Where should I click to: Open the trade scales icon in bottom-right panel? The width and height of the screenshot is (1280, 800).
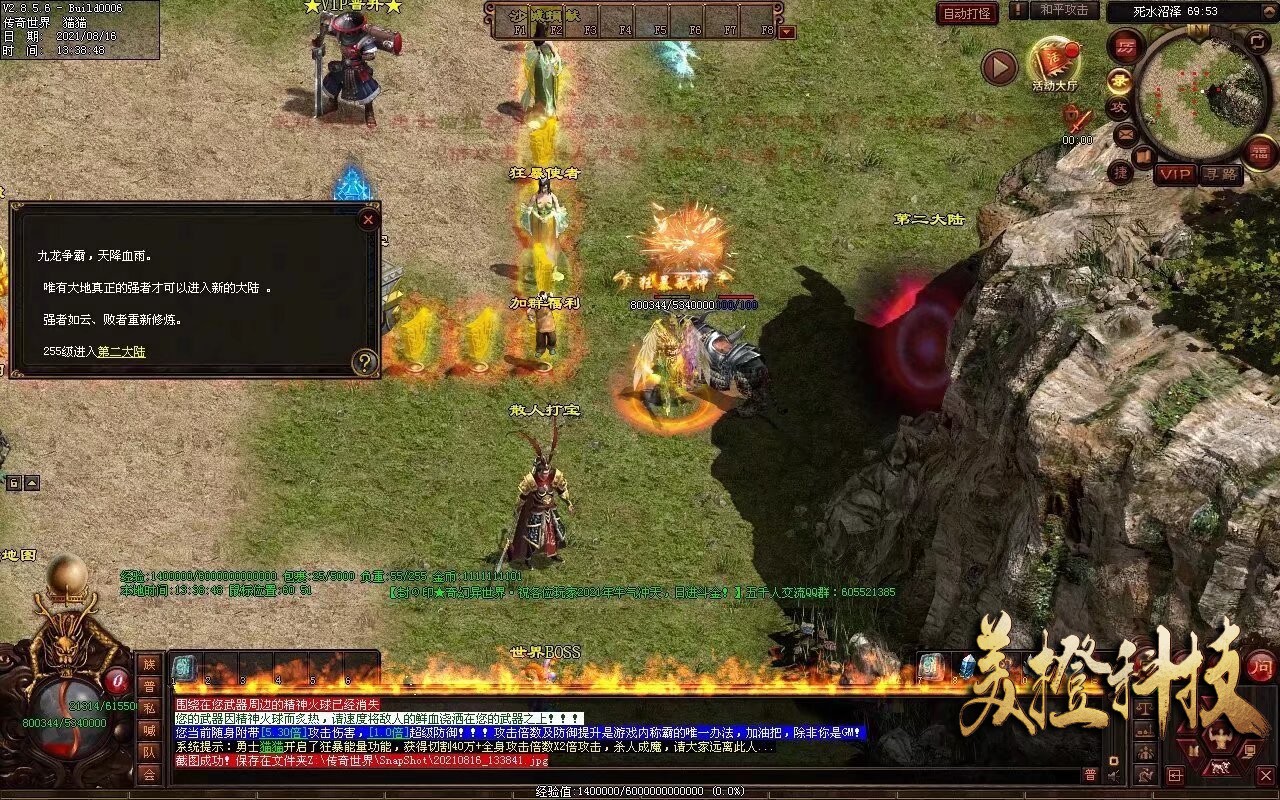tap(1145, 709)
